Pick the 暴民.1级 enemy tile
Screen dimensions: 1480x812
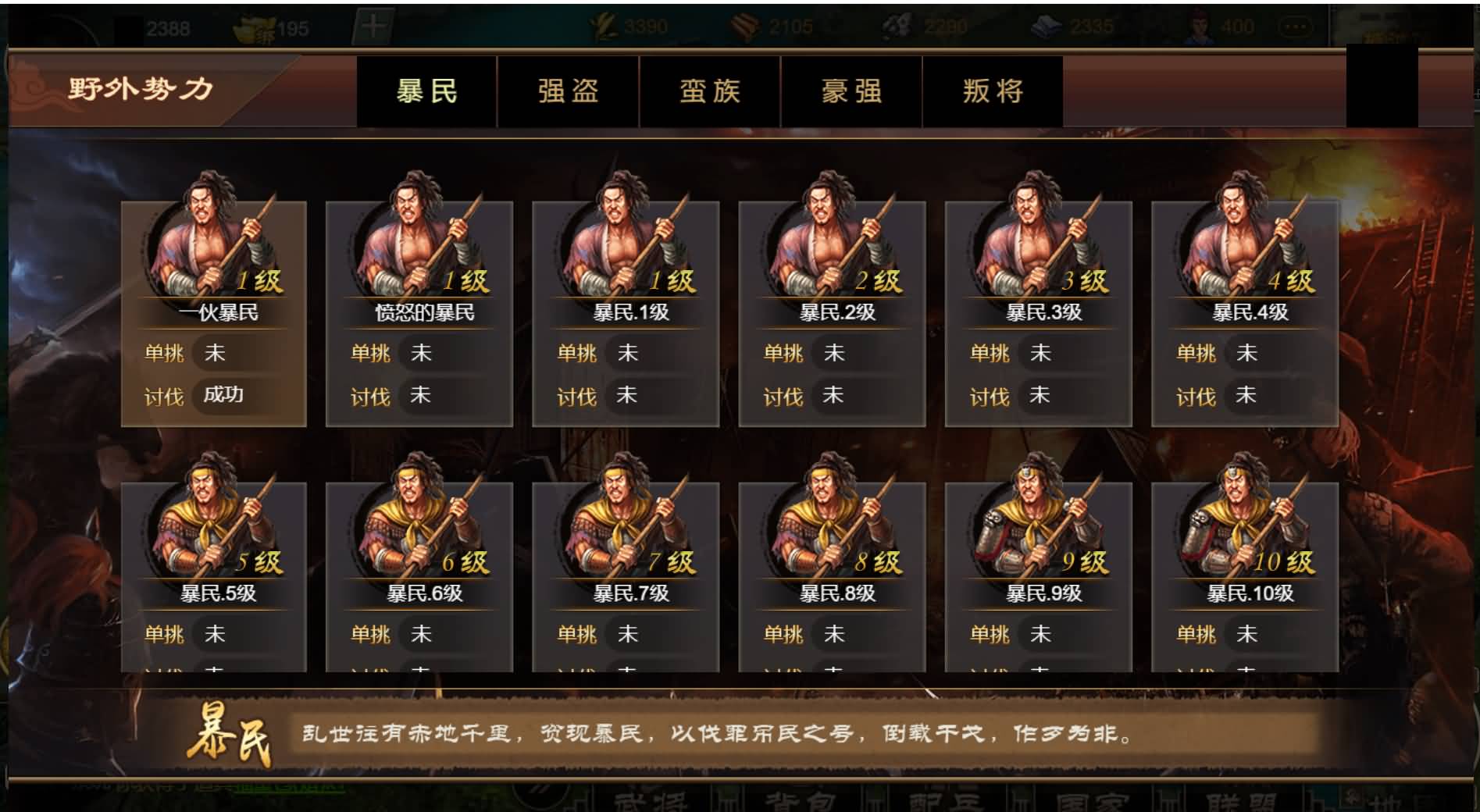[x=626, y=312]
